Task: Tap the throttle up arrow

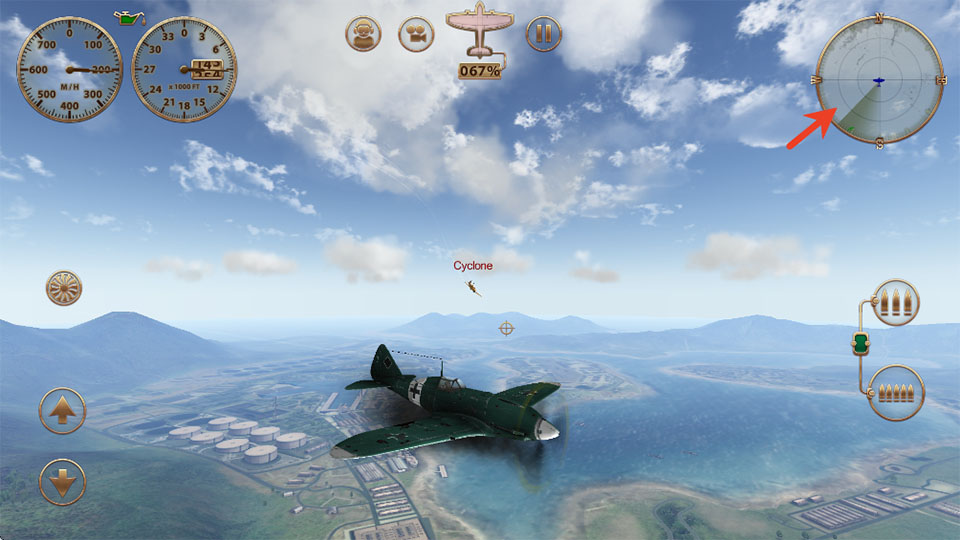Action: (62, 410)
